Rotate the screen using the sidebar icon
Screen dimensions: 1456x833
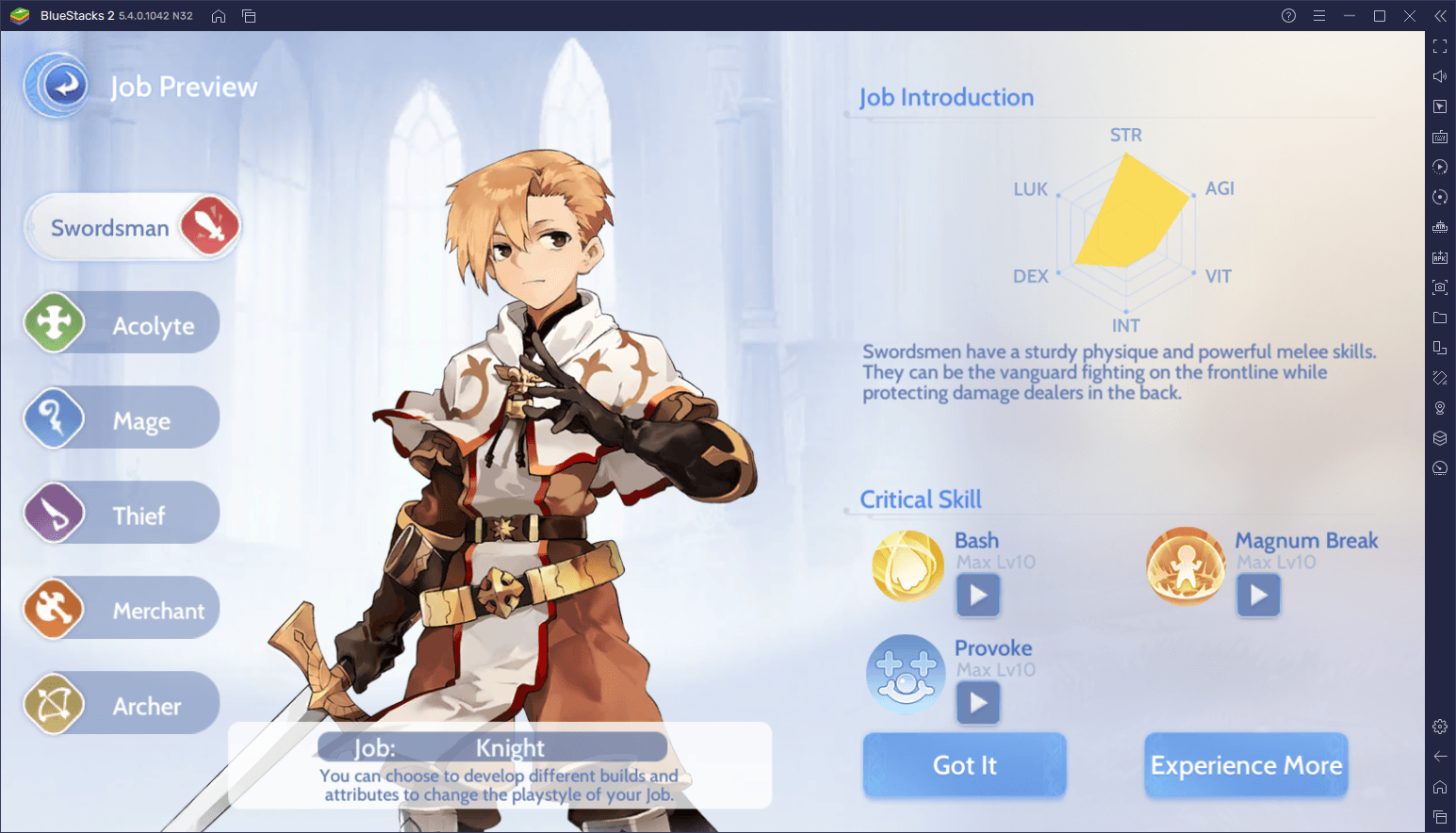1440,197
